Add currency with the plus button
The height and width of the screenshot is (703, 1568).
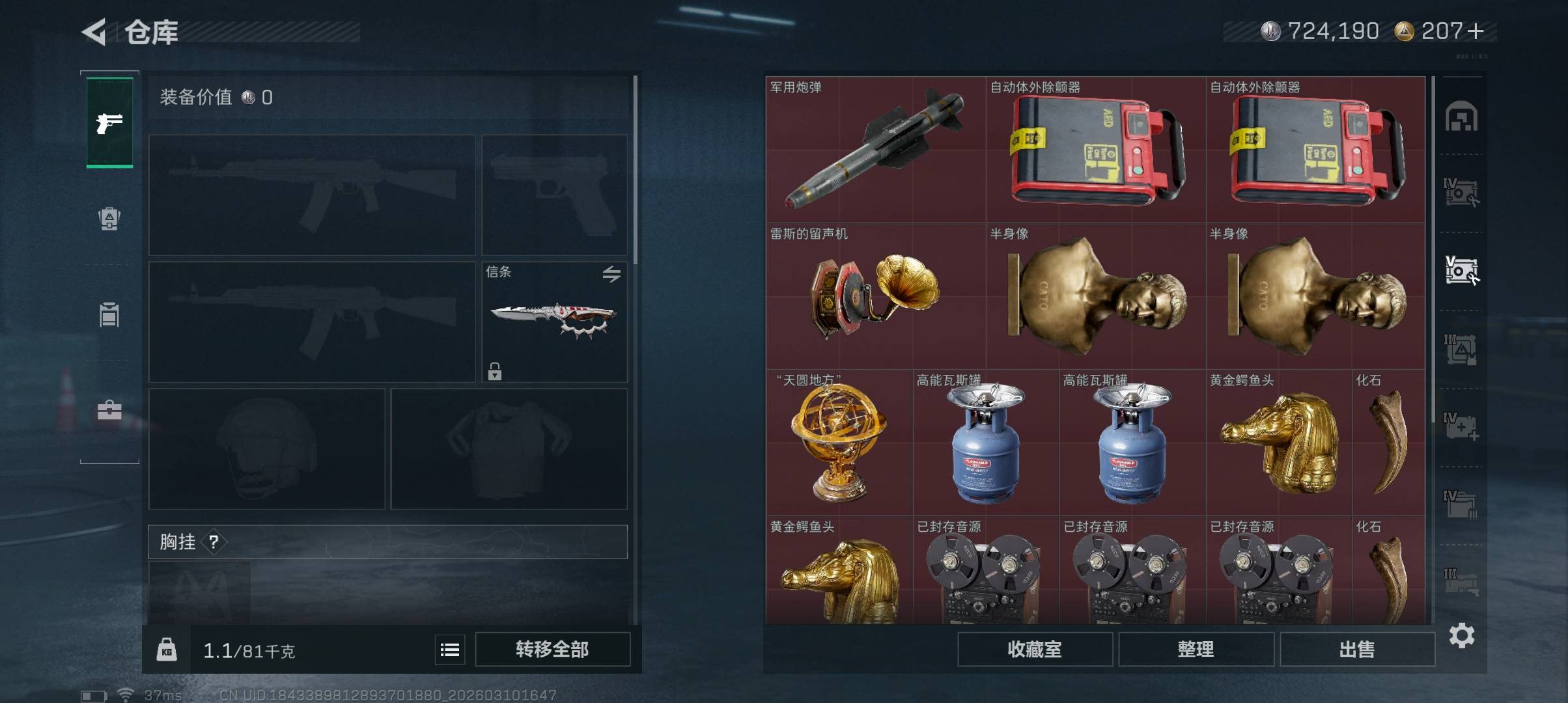click(1477, 31)
